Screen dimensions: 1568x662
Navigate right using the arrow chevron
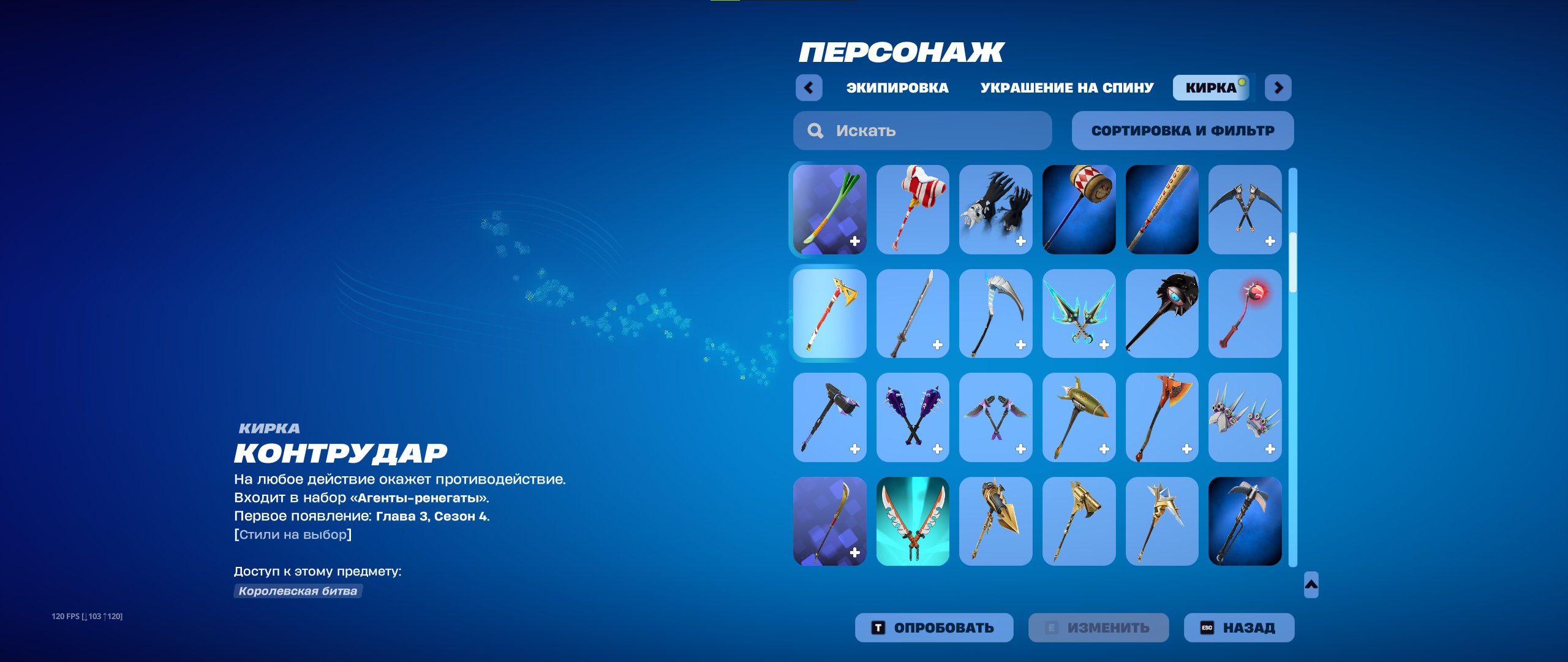click(1277, 88)
